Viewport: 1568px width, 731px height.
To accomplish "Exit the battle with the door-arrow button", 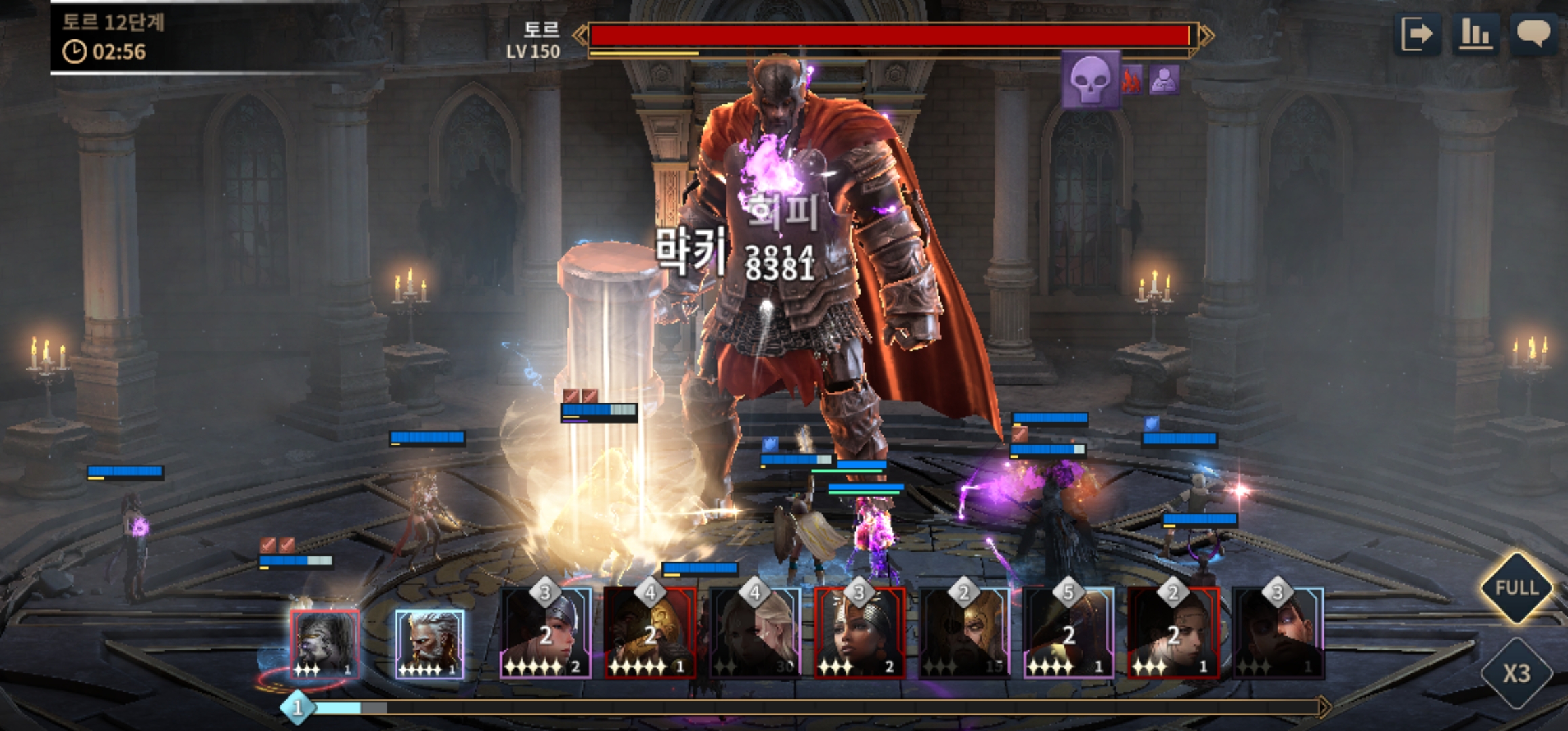I will point(1417,34).
